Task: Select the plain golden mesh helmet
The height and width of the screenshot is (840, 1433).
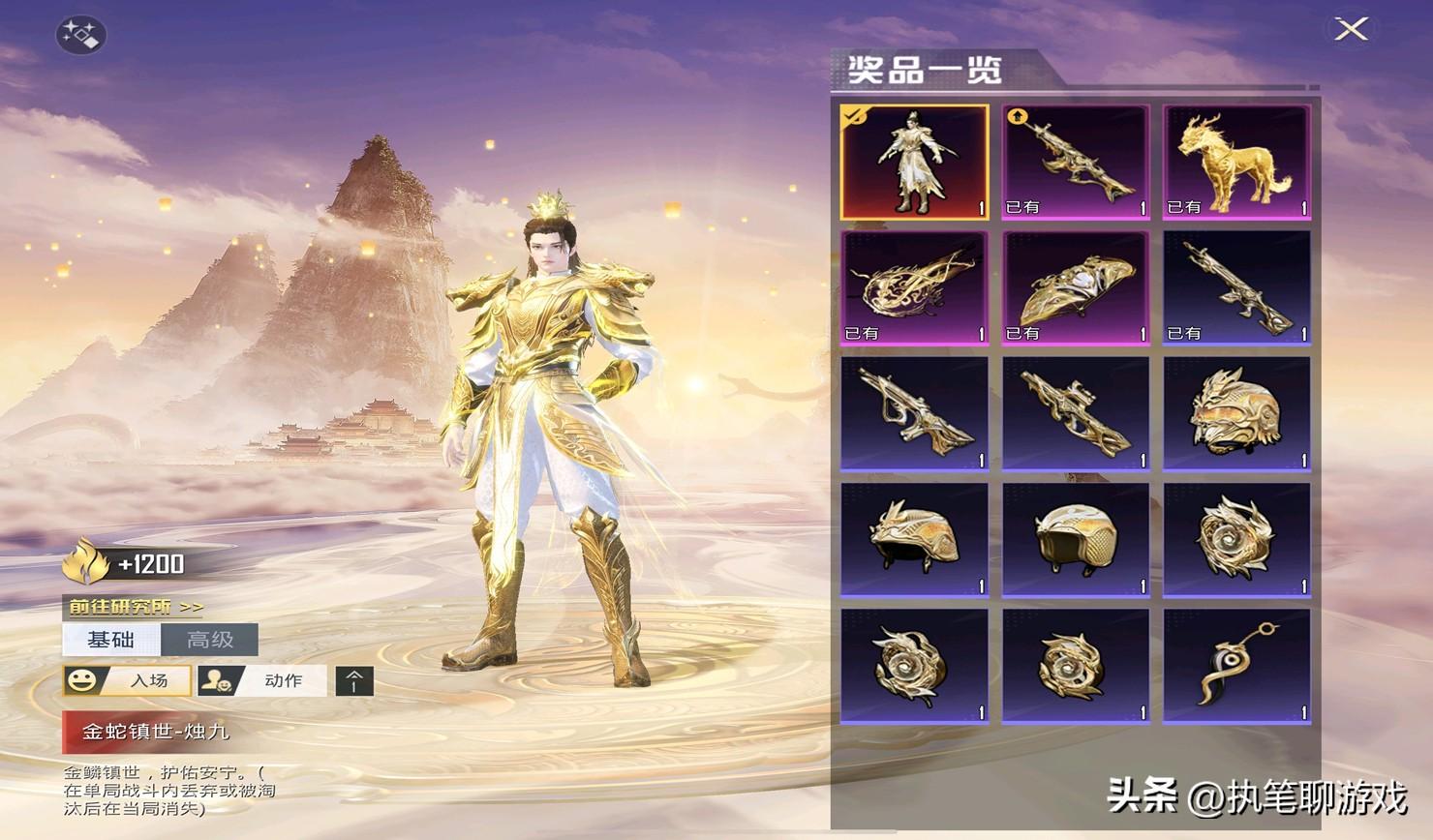Action: tap(1075, 539)
